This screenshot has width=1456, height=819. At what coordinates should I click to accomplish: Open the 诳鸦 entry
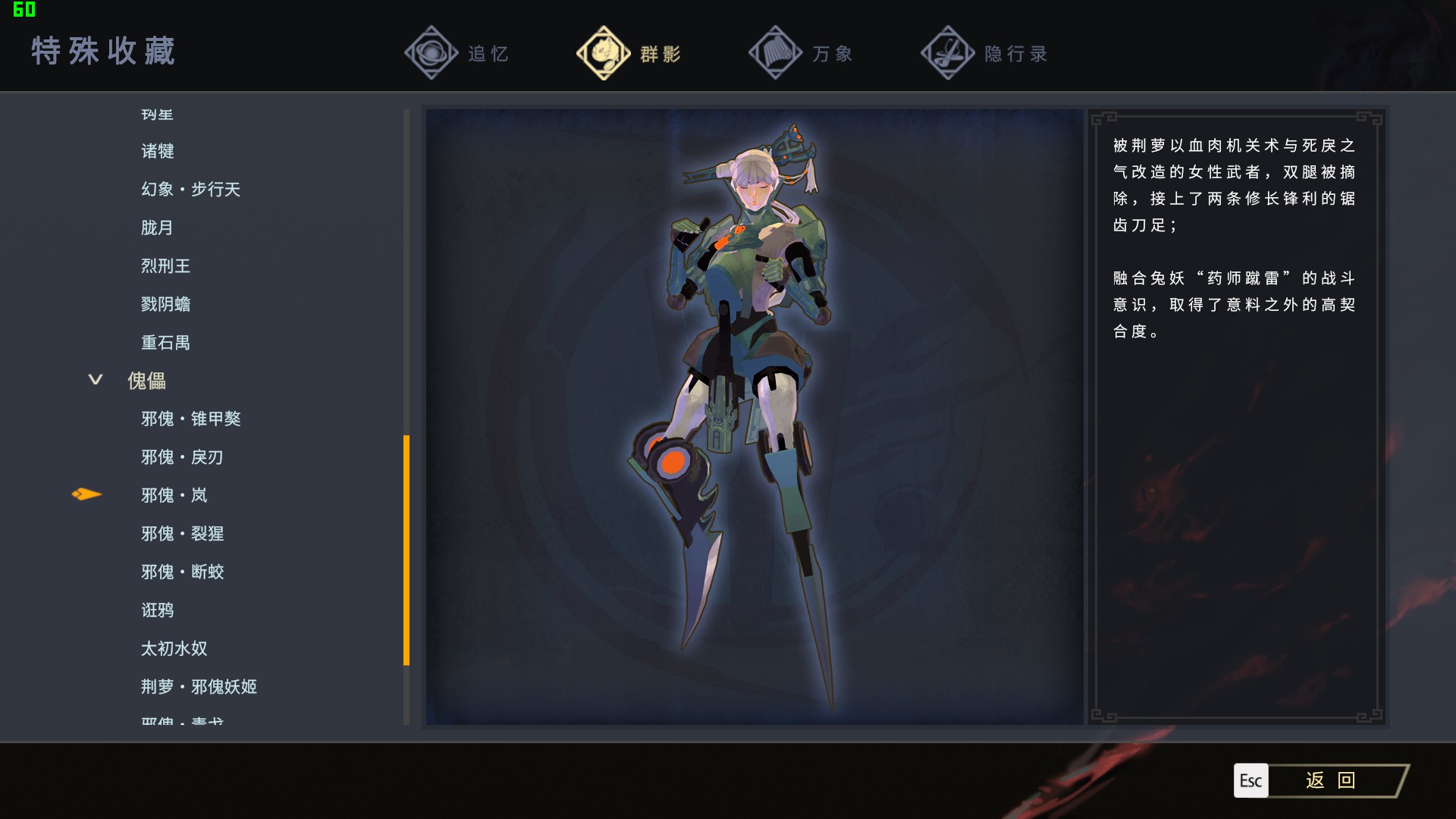coord(157,610)
